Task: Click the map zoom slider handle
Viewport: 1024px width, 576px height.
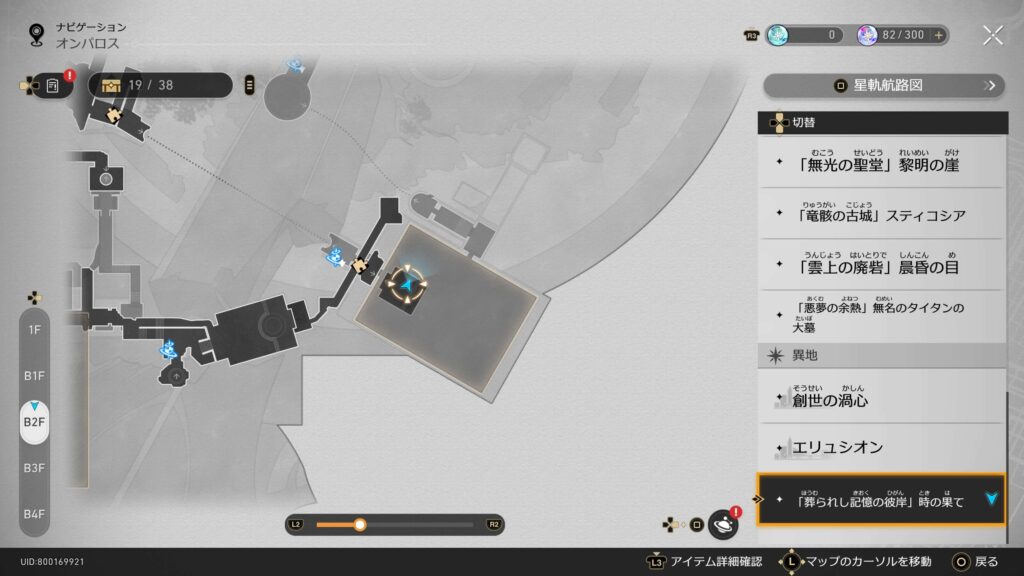Action: [x=360, y=524]
